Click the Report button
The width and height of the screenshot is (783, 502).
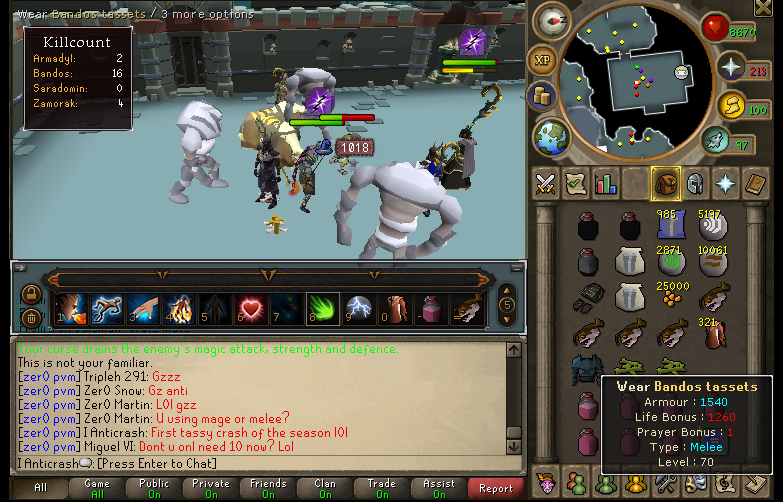tap(495, 488)
